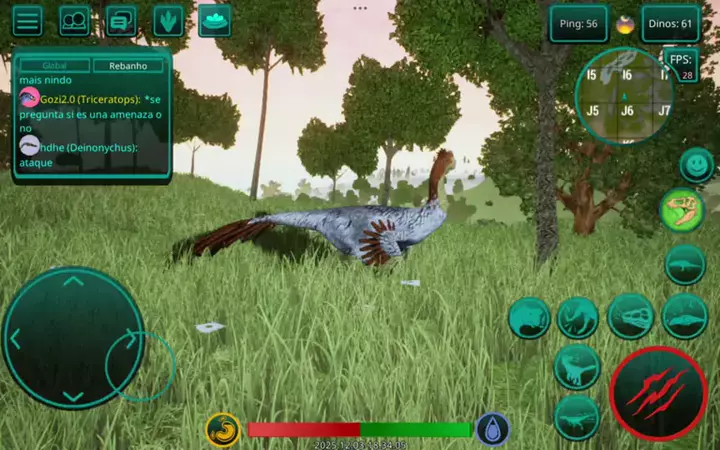Toggle the chat bubbles button
The width and height of the screenshot is (720, 450).
tap(121, 21)
